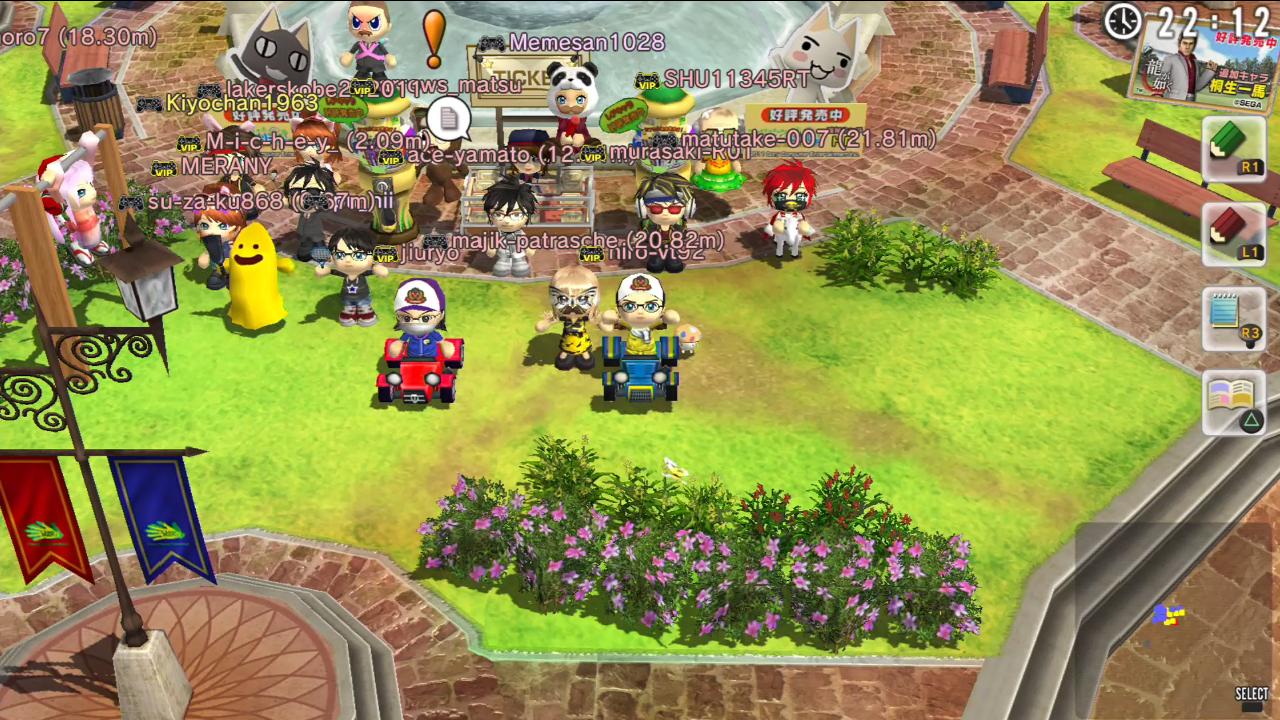Screen dimensions: 1280x720
Task: Click the document speech bubble icon
Action: click(x=449, y=120)
